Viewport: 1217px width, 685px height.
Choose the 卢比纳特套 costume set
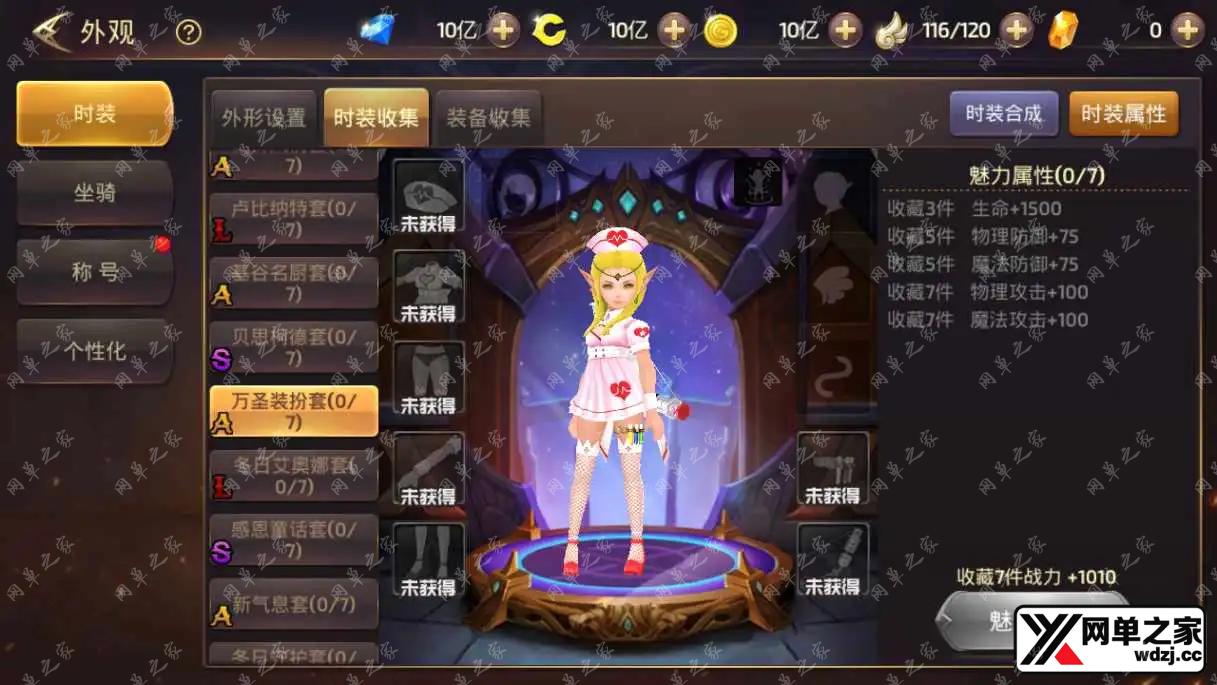coord(294,219)
